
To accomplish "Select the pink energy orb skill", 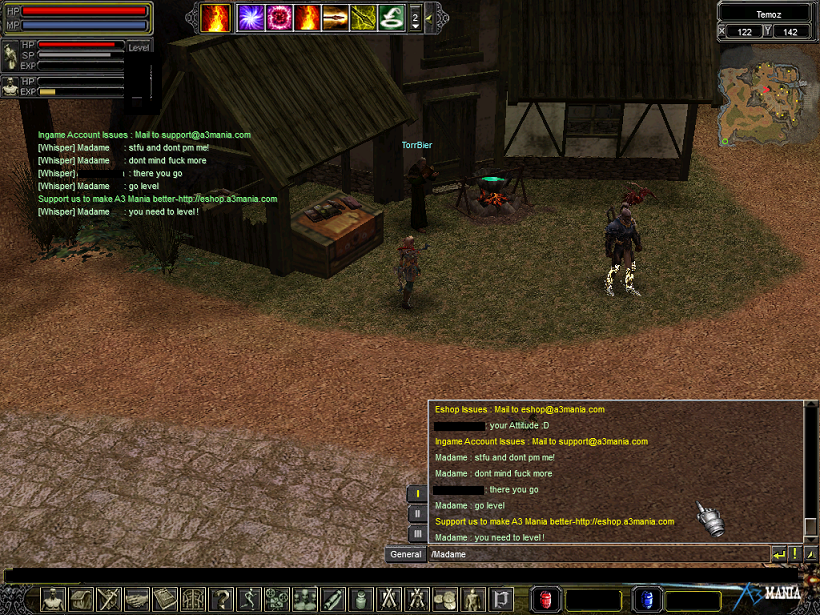I will coord(279,18).
